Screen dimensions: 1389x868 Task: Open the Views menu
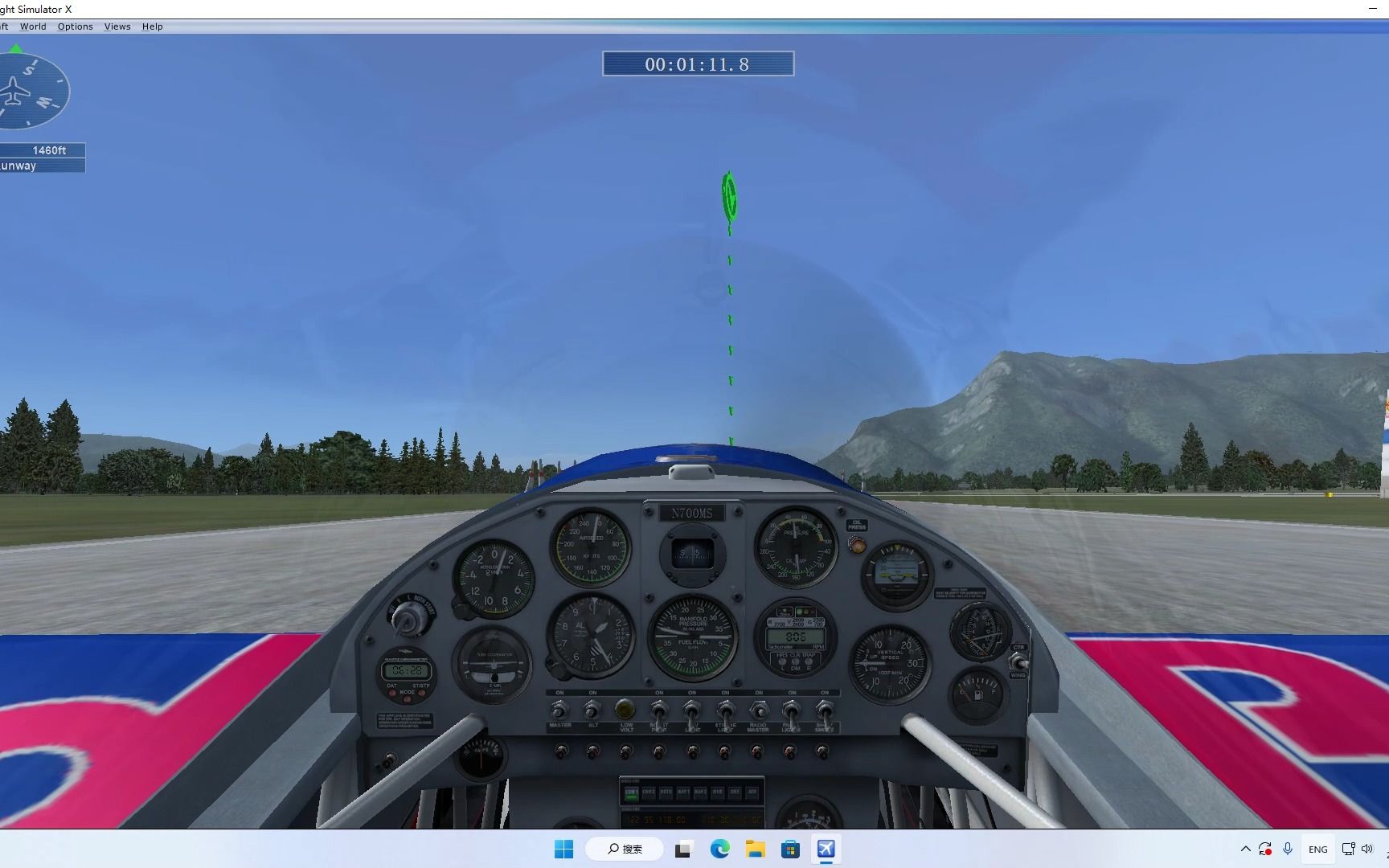[117, 26]
